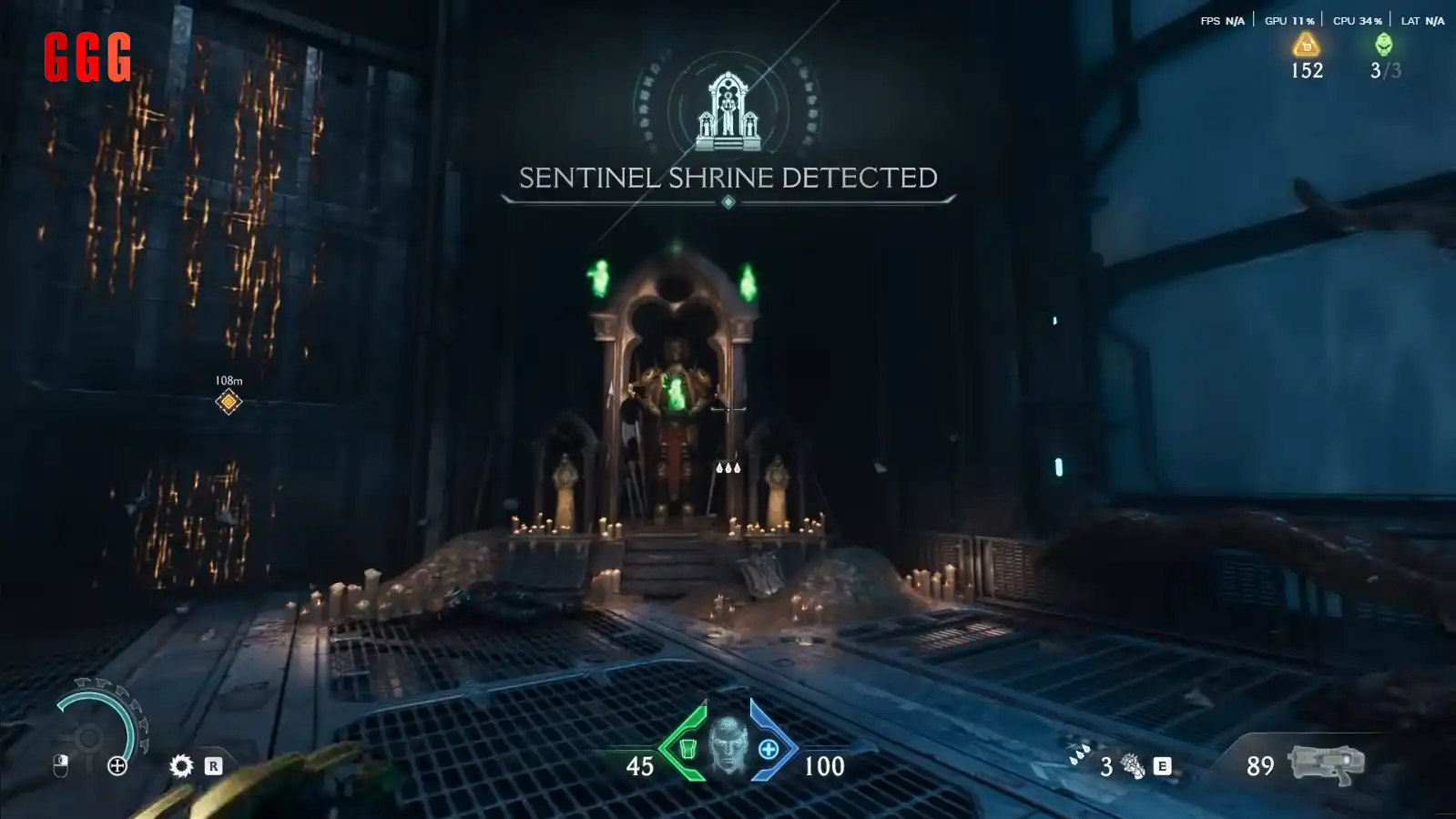Click the cross-in-circle melee icon

(x=117, y=766)
